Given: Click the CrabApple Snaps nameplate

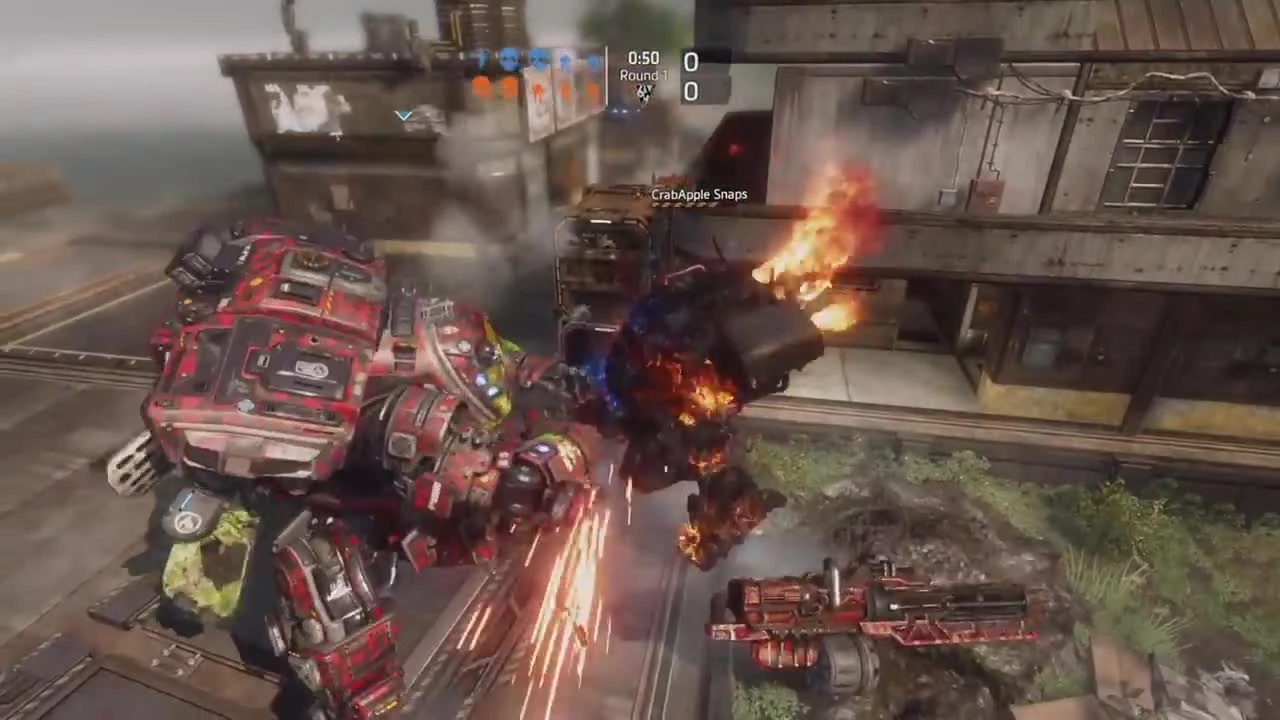Looking at the screenshot, I should (699, 194).
